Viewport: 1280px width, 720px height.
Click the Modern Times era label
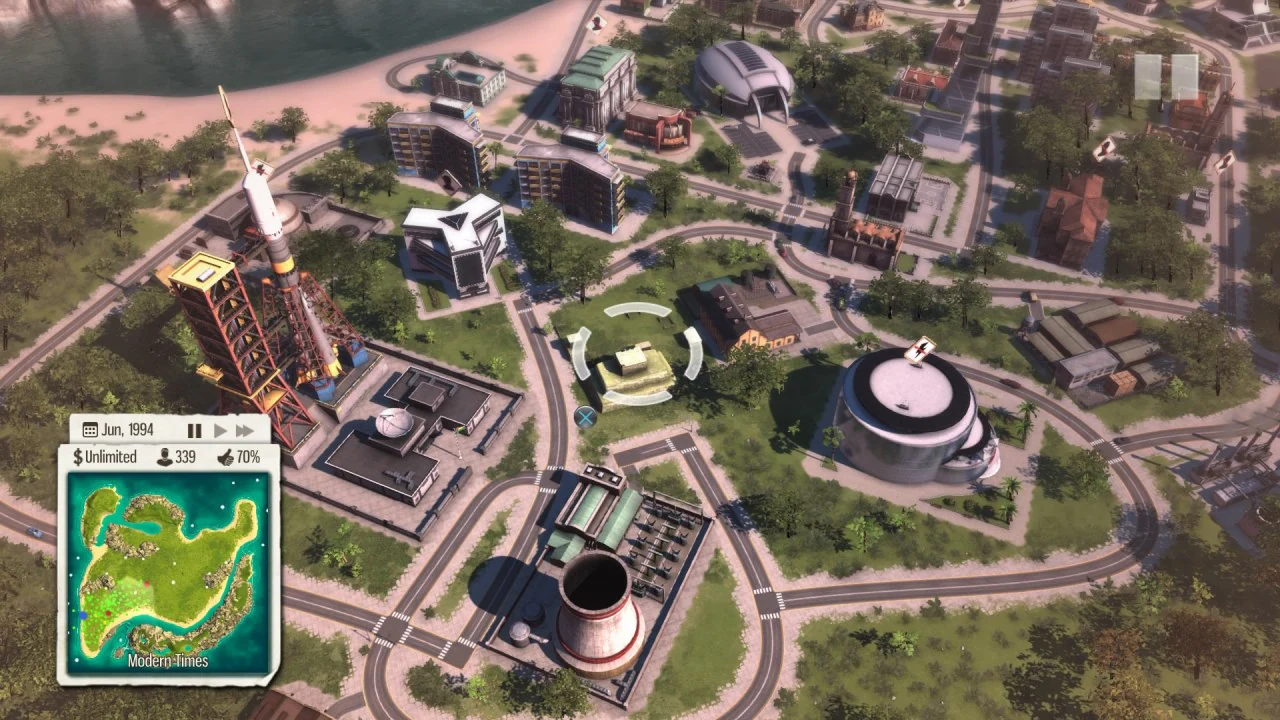pos(168,661)
